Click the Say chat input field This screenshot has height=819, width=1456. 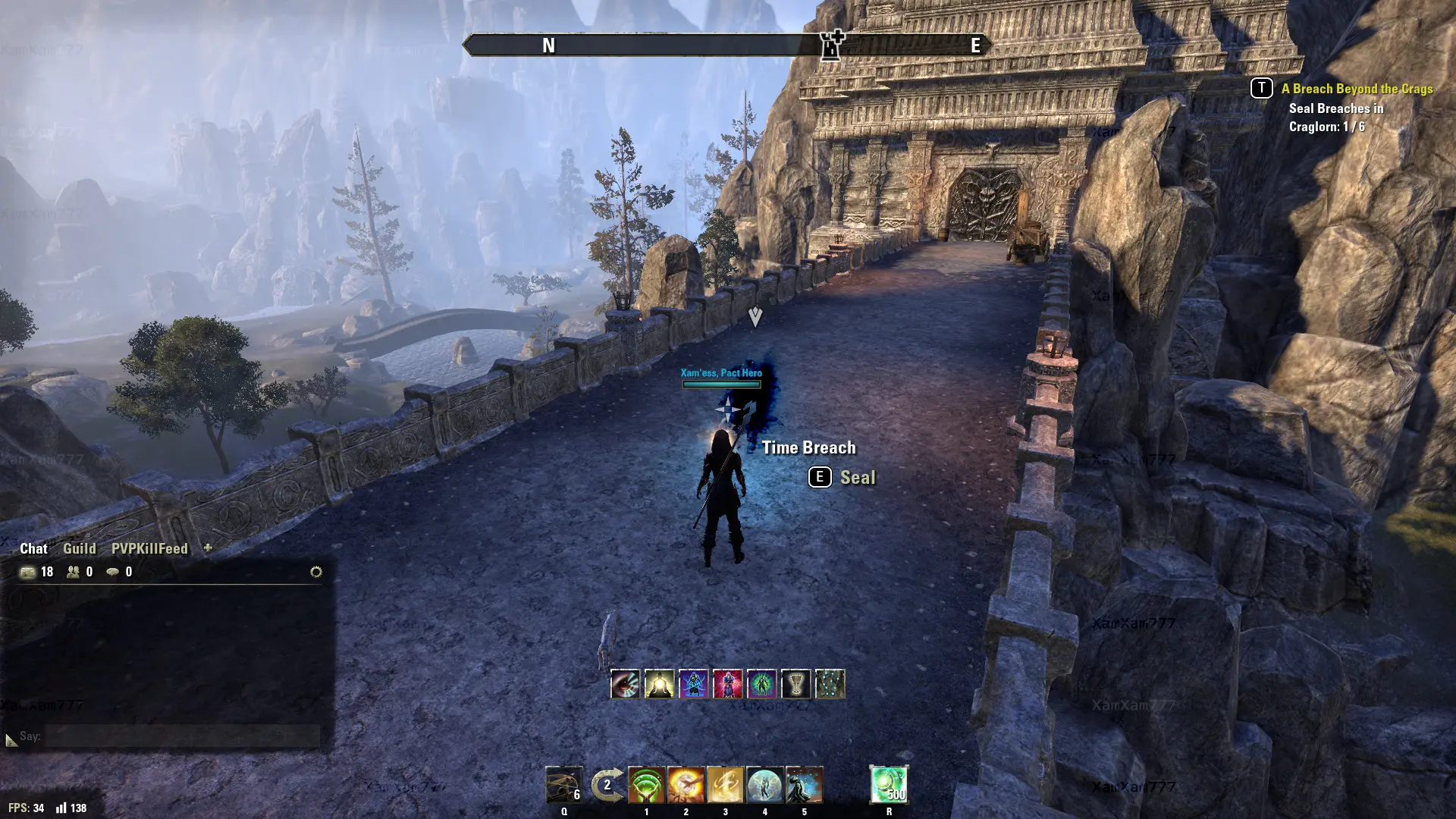(182, 736)
